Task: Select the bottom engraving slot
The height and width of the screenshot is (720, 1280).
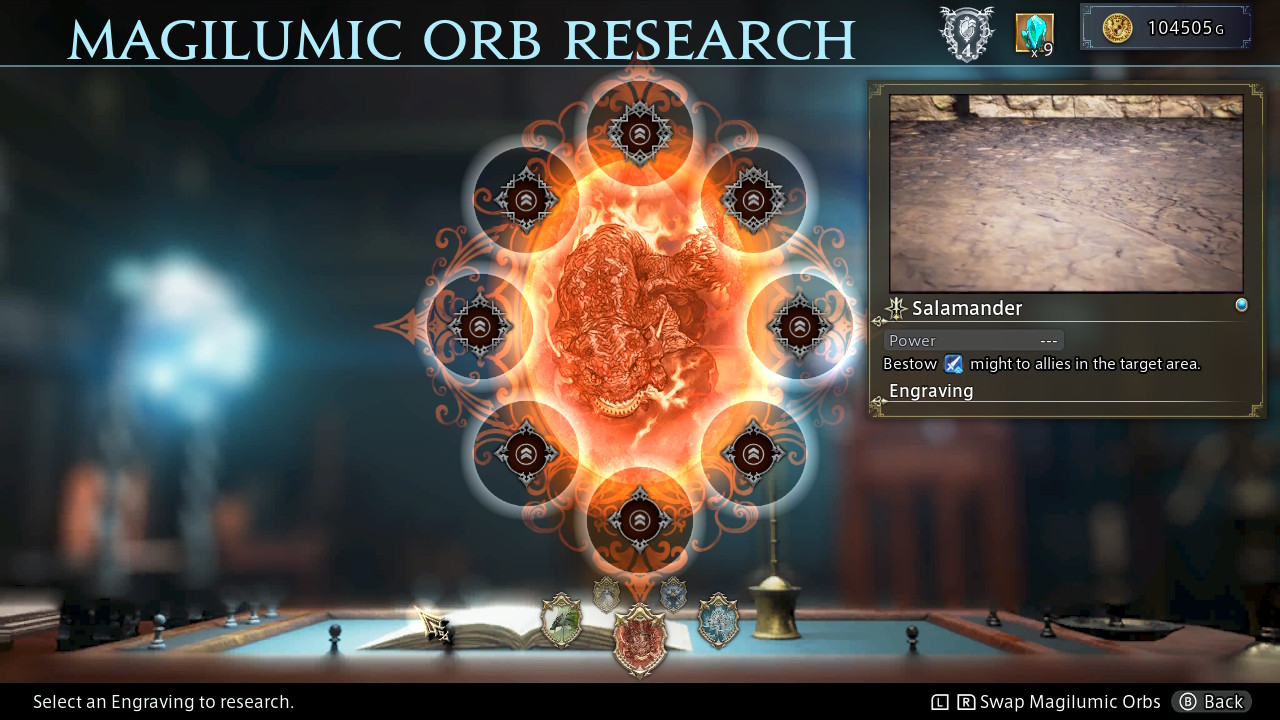Action: [640, 520]
